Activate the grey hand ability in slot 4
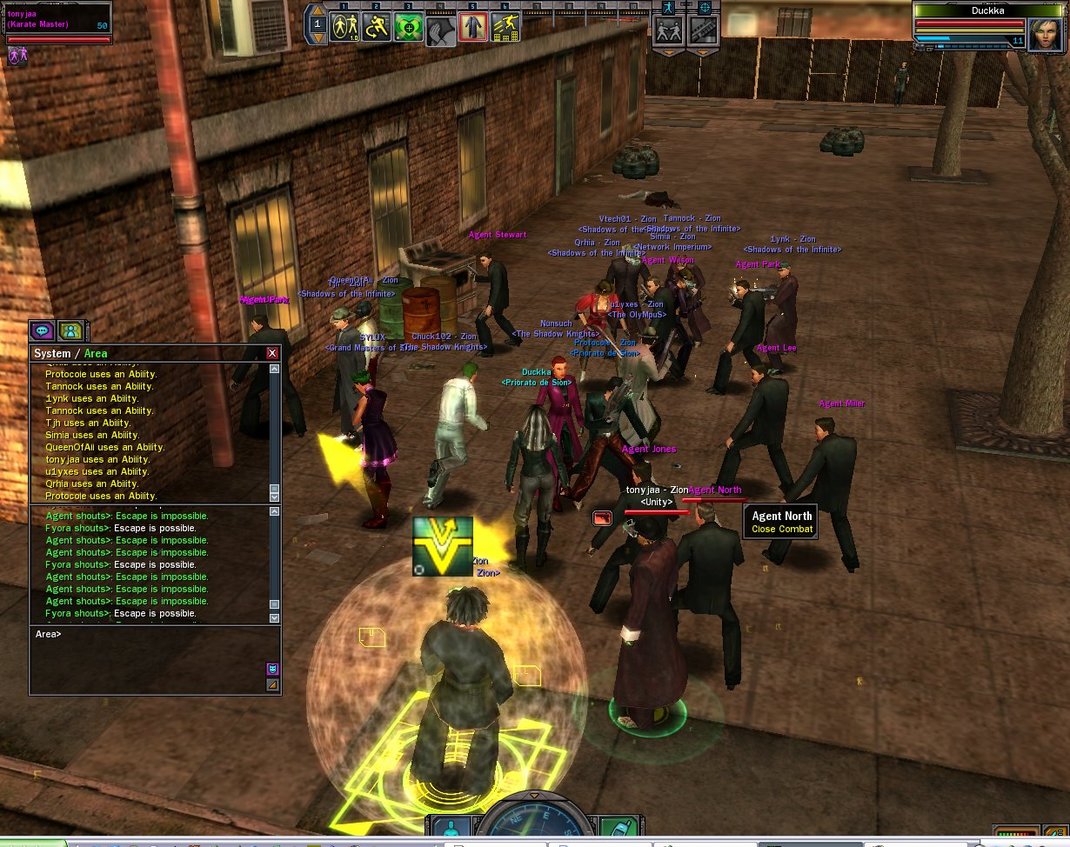This screenshot has width=1070, height=847. (441, 30)
